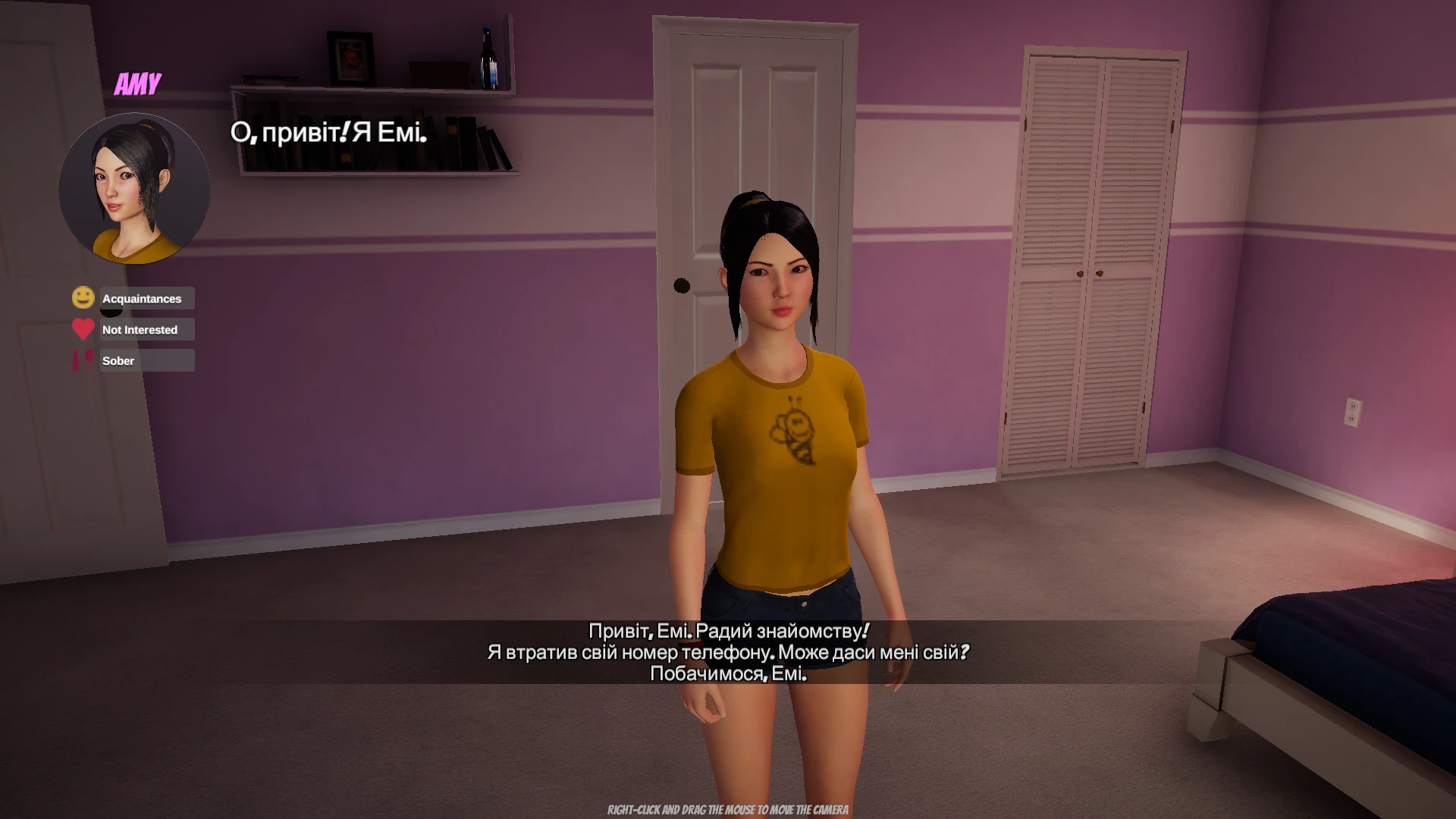Click the smiley face relationship icon
Viewport: 1456px width, 819px height.
point(83,298)
